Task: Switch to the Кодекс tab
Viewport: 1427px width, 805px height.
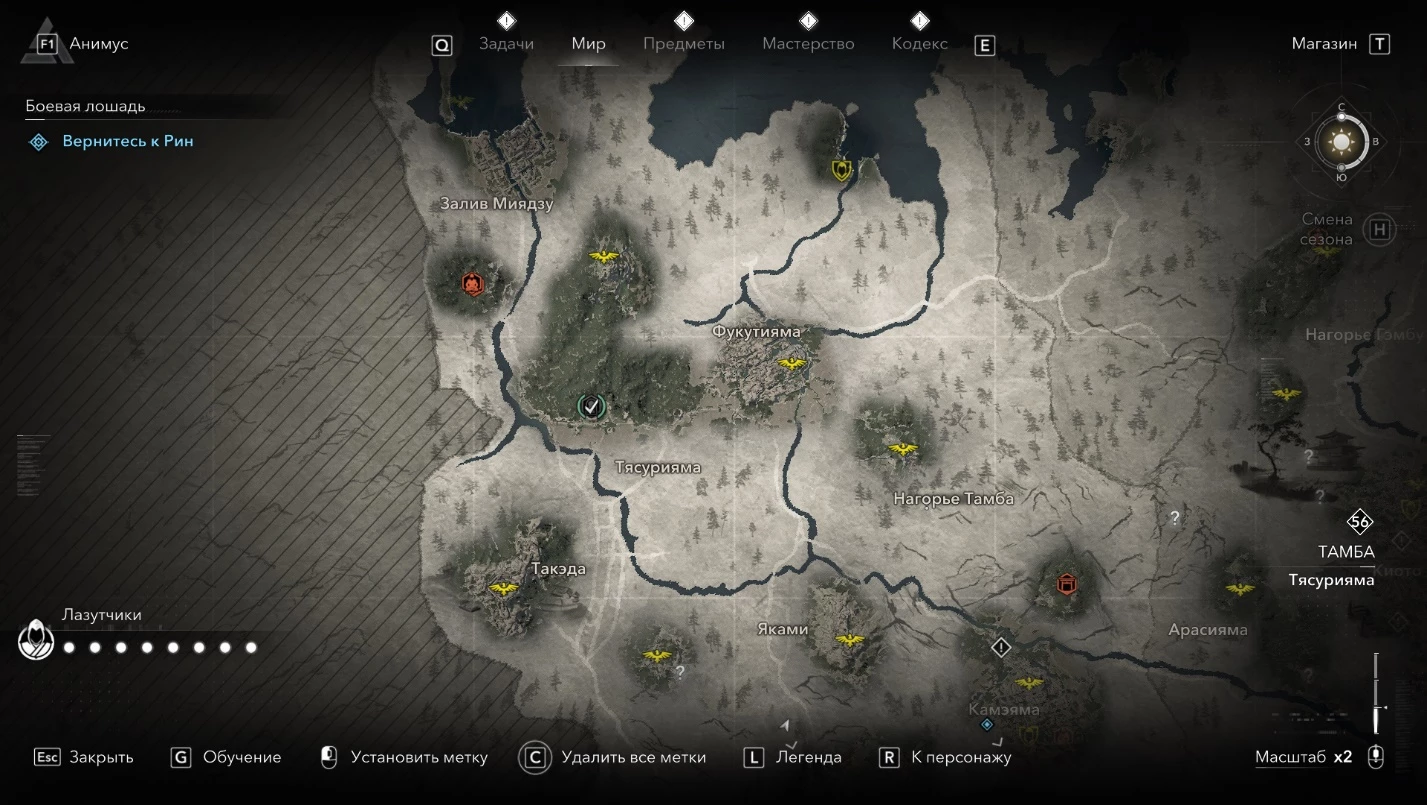Action: click(x=920, y=44)
